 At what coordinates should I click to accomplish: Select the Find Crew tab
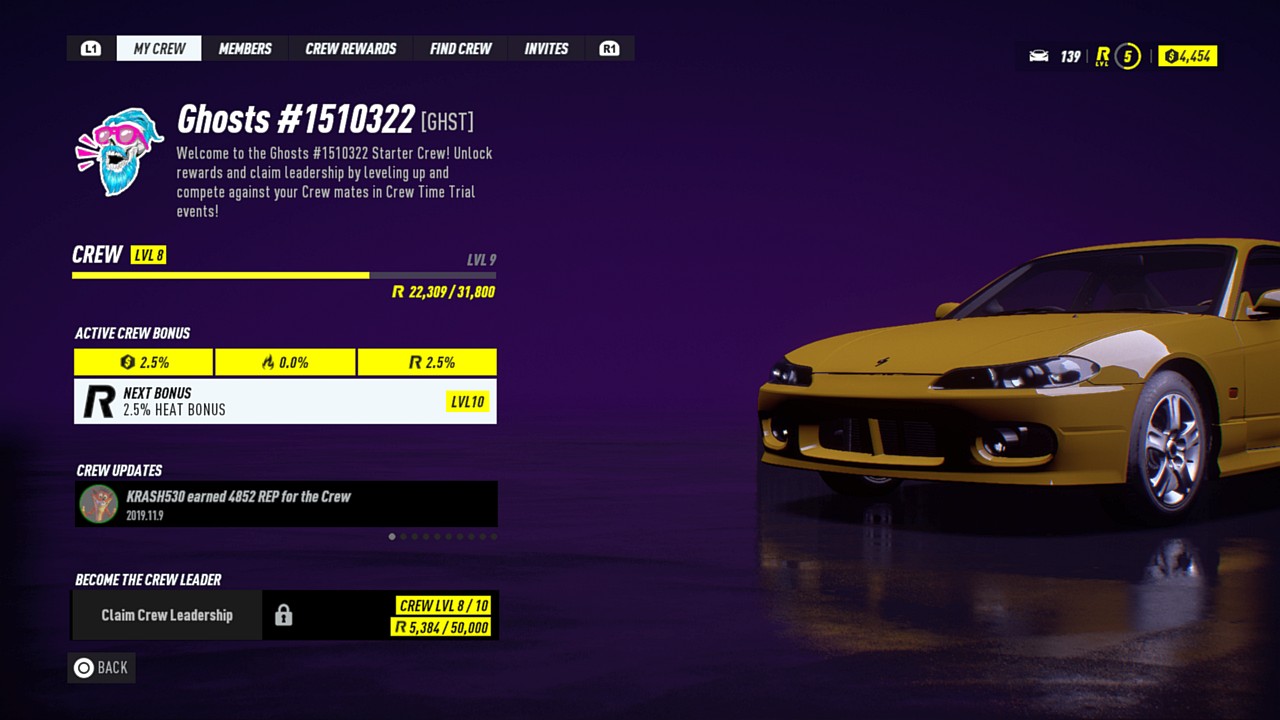pyautogui.click(x=461, y=48)
